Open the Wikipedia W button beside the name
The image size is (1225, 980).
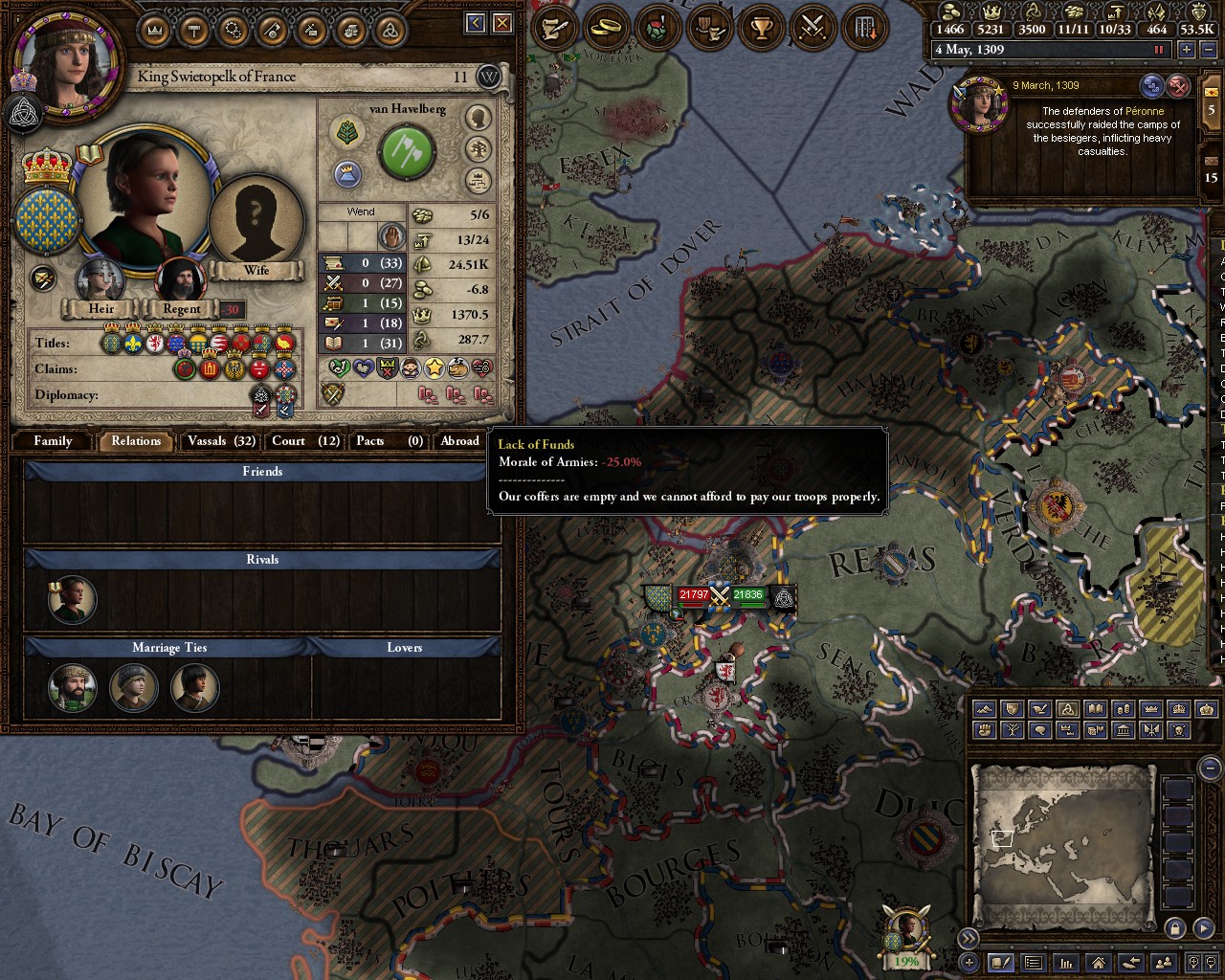[489, 78]
